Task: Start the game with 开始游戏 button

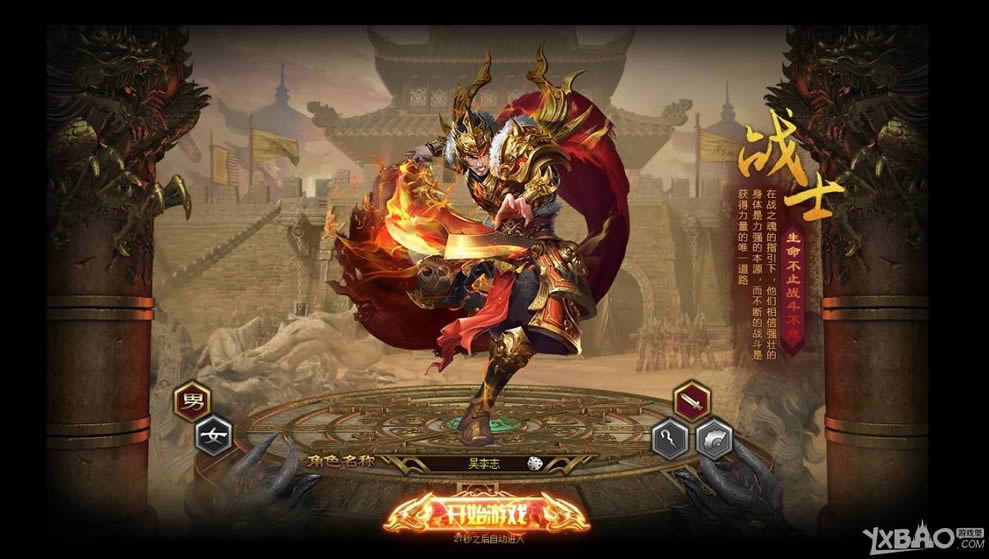Action: click(487, 514)
